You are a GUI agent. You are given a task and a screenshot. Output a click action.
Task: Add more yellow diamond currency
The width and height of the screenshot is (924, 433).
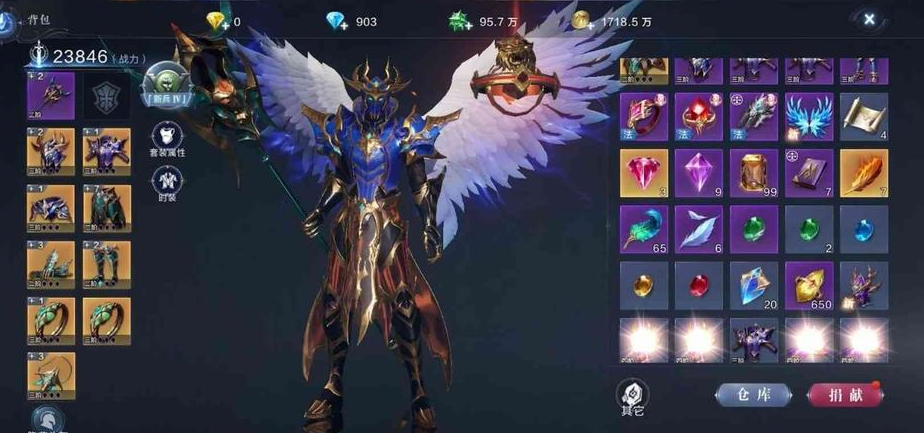216,22
